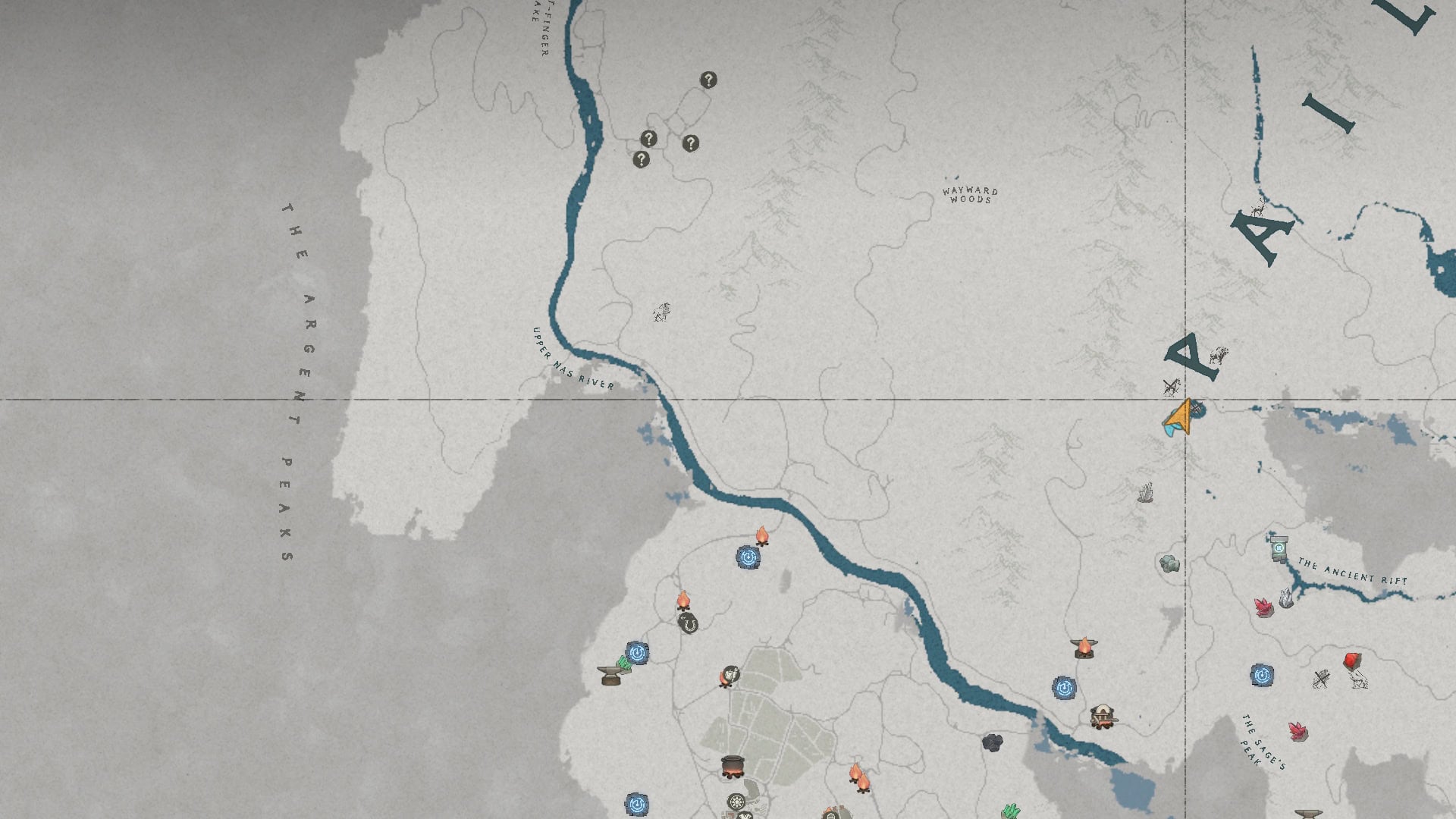
Task: Select the topmost question mark undiscovered location marker
Action: pyautogui.click(x=708, y=79)
